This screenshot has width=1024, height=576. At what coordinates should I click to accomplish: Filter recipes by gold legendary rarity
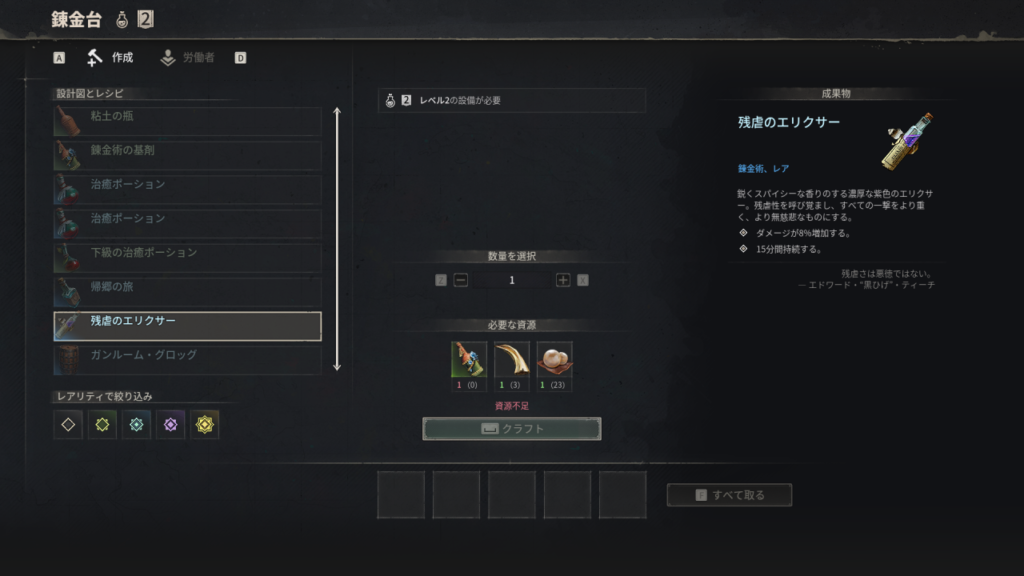tap(205, 425)
